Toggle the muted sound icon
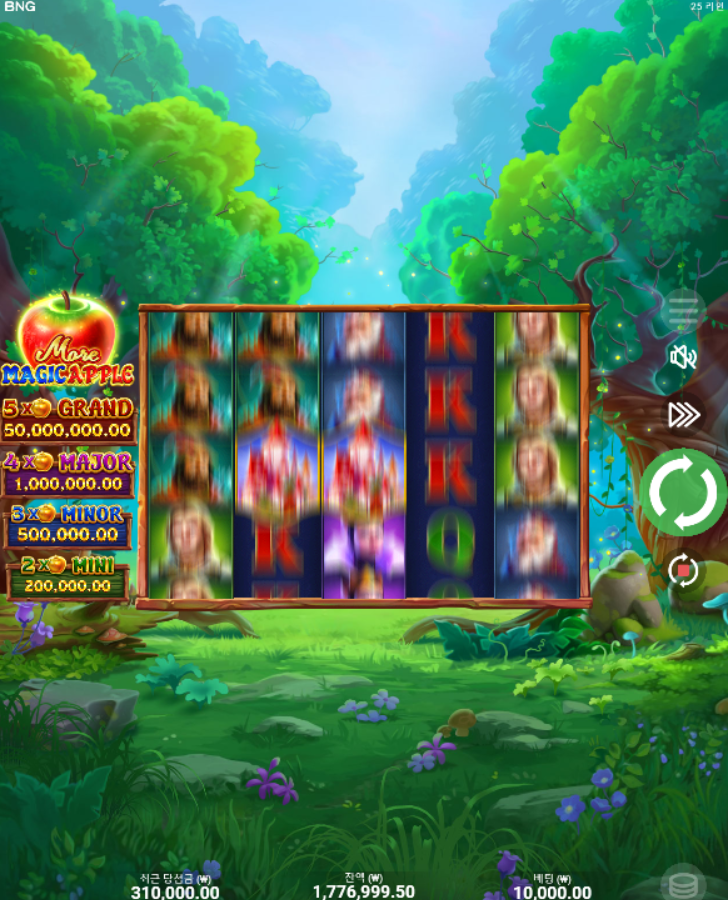728x900 pixels. coord(684,357)
